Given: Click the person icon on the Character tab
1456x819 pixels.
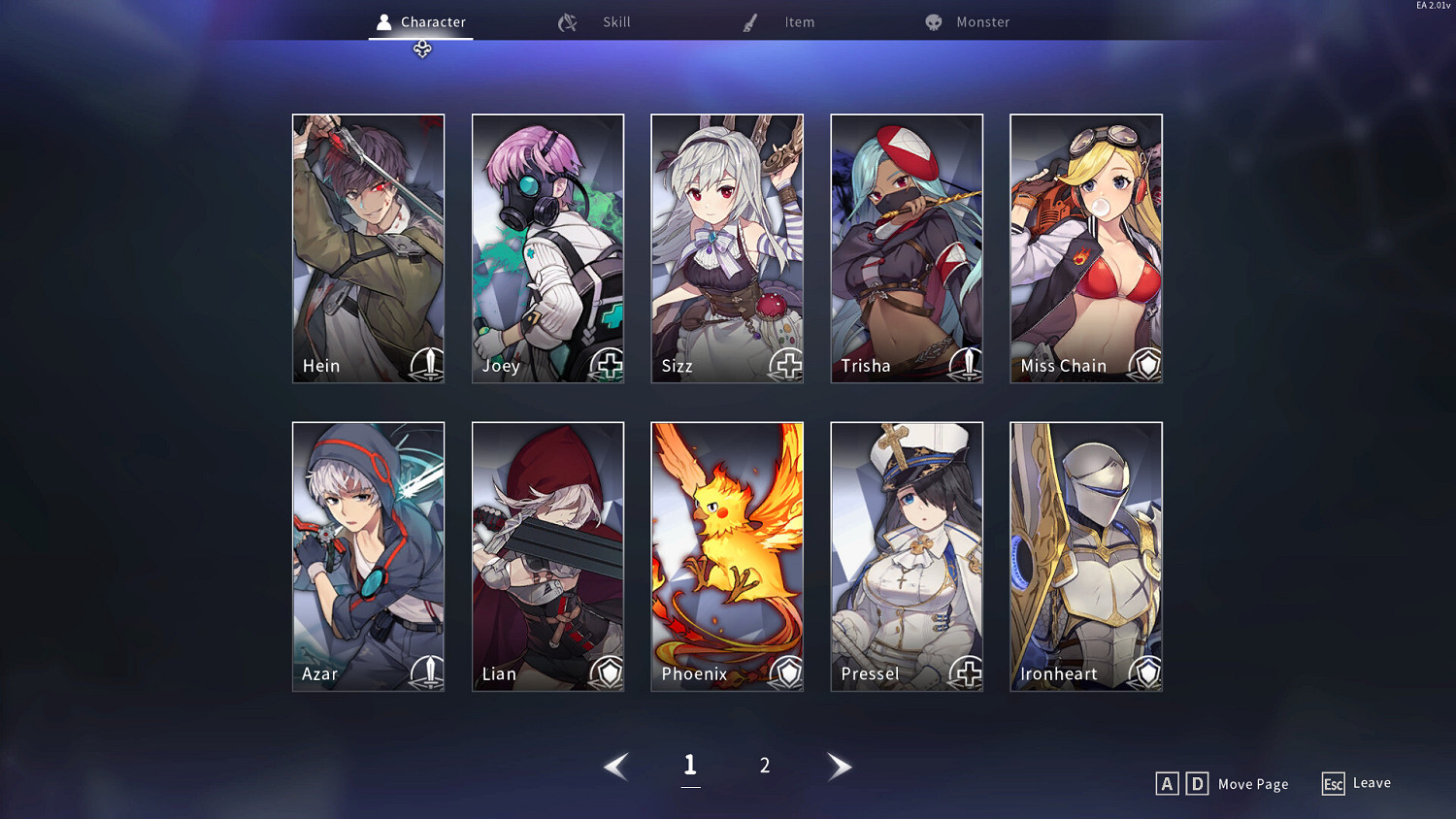Looking at the screenshot, I should coord(382,20).
